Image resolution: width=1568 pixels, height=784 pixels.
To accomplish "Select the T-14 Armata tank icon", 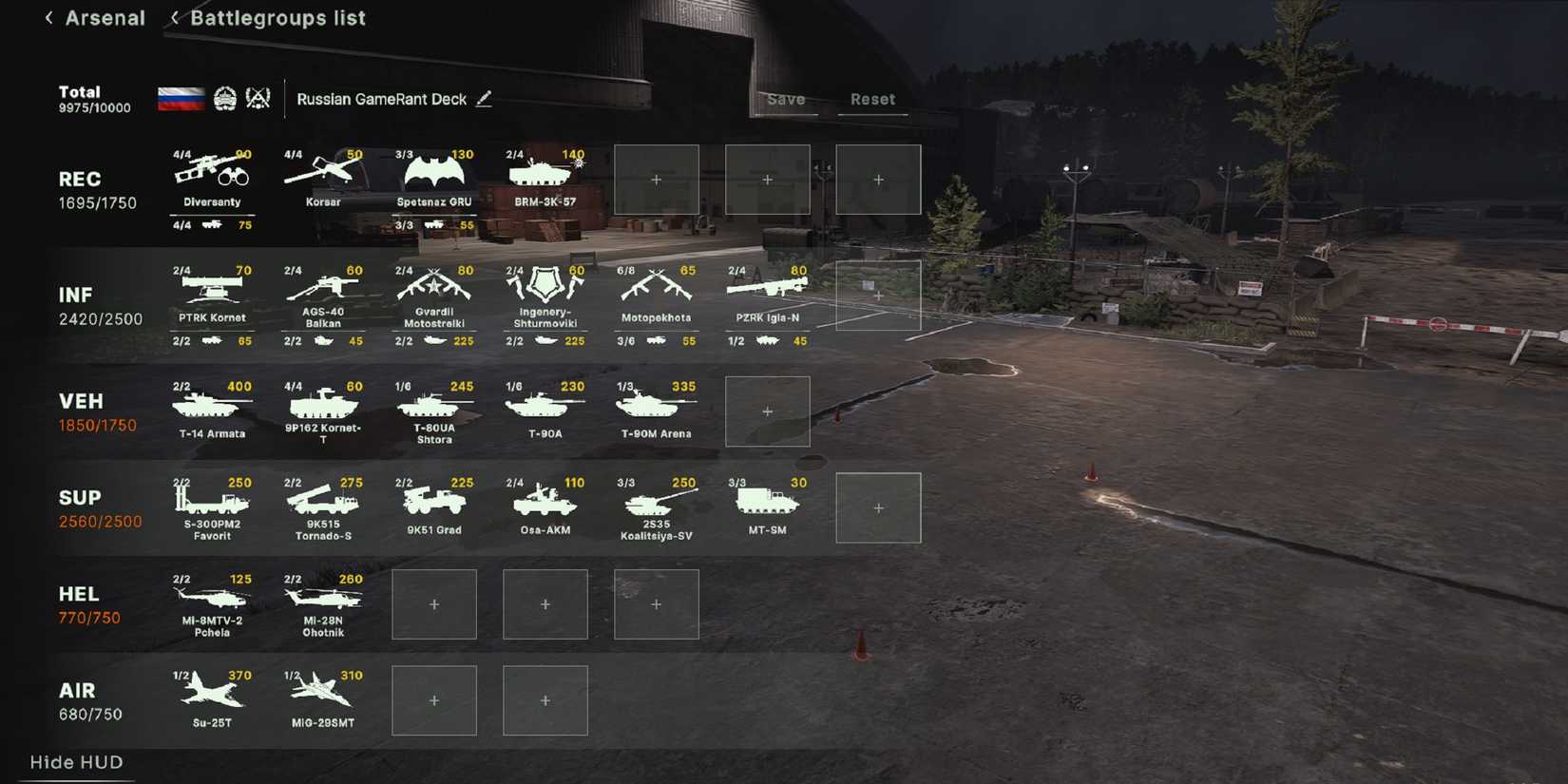I will pos(211,407).
